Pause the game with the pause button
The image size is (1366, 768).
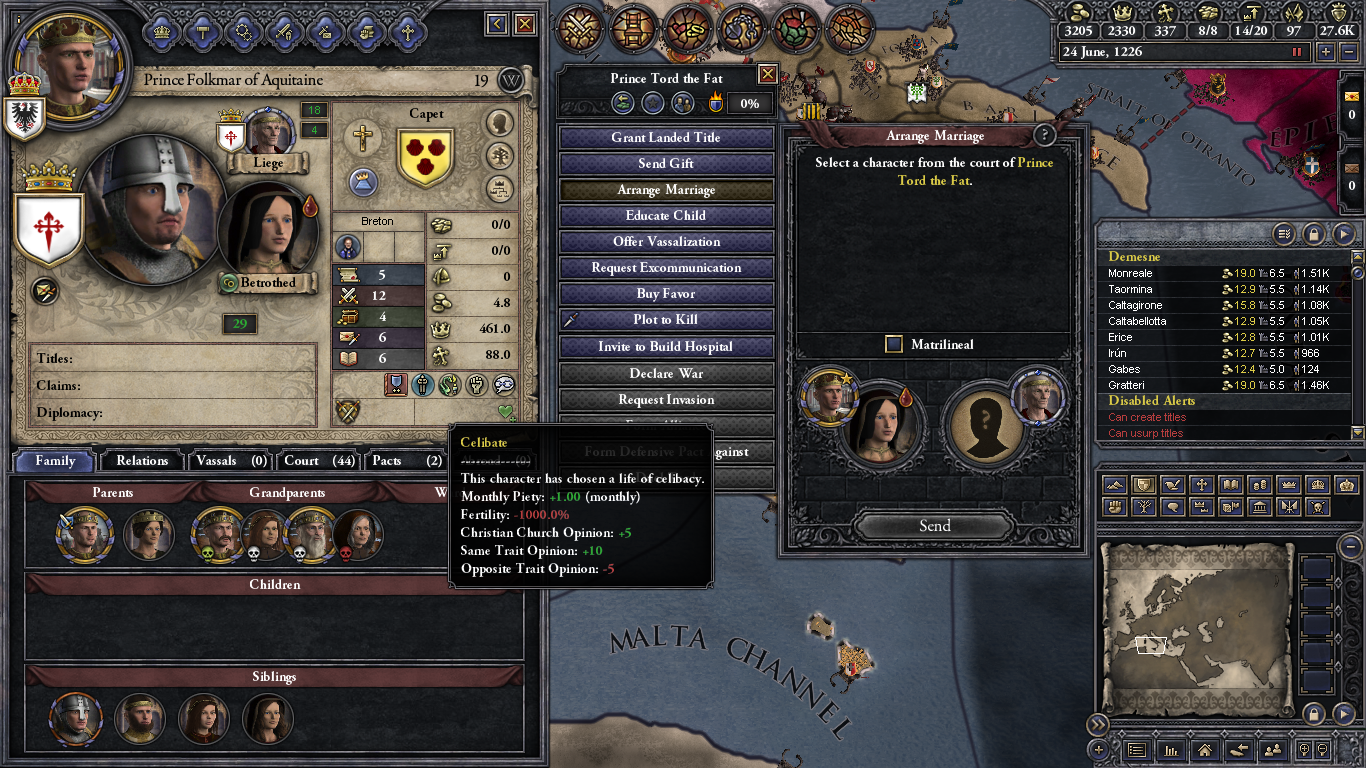pos(1297,52)
